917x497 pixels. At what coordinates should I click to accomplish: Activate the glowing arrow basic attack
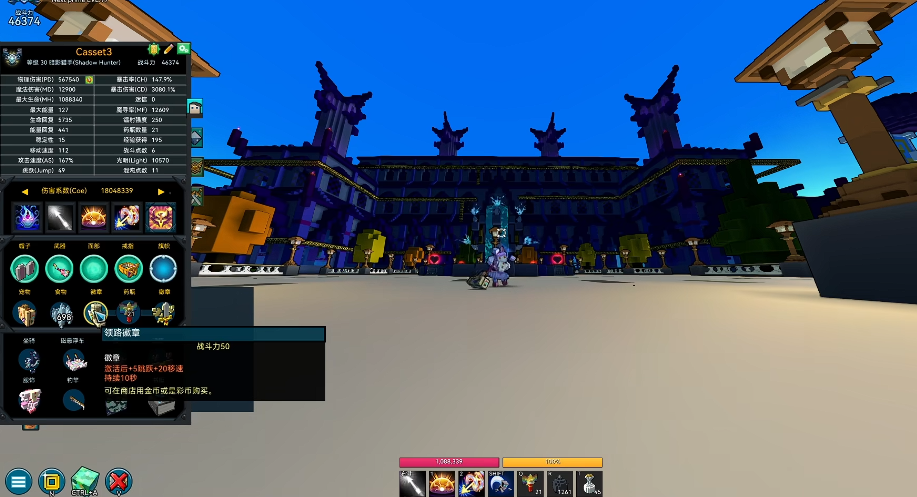tap(412, 484)
